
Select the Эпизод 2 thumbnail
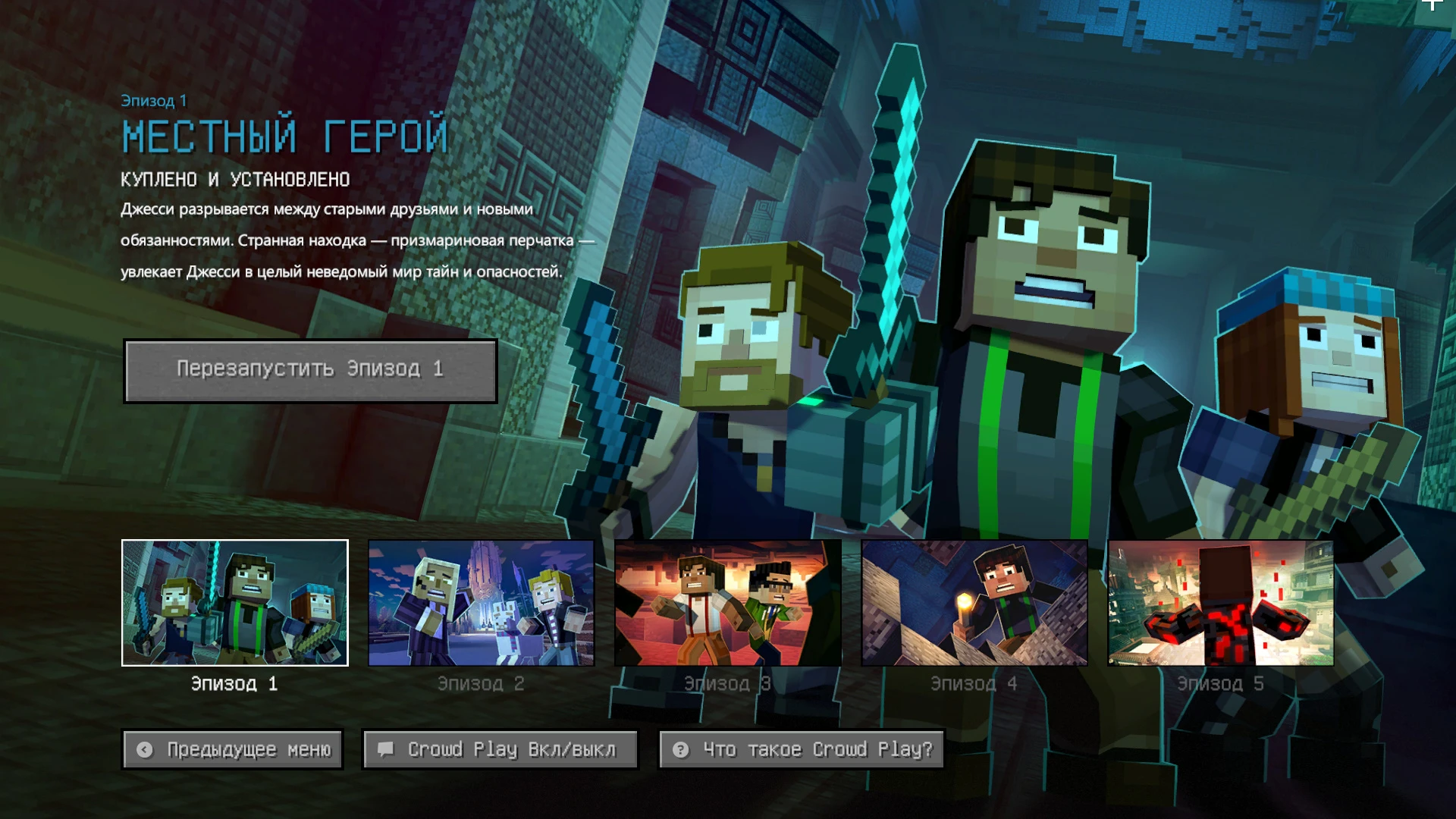[480, 602]
